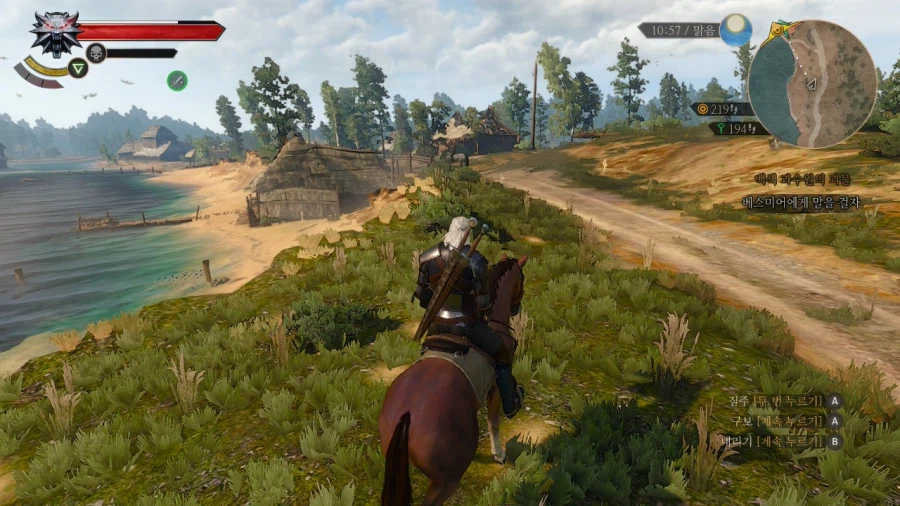Select the green Quen sign icon
The image size is (900, 506).
(x=77, y=69)
